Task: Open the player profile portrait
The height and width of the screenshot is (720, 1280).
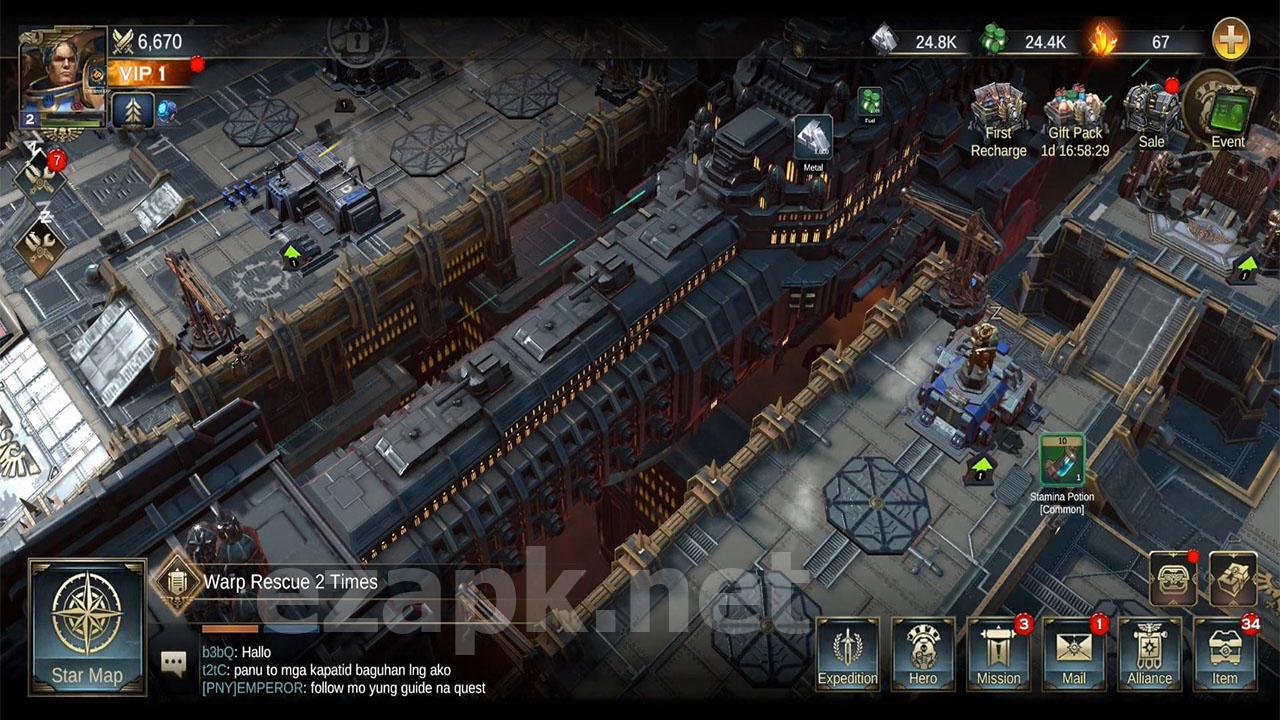Action: pyautogui.click(x=62, y=77)
